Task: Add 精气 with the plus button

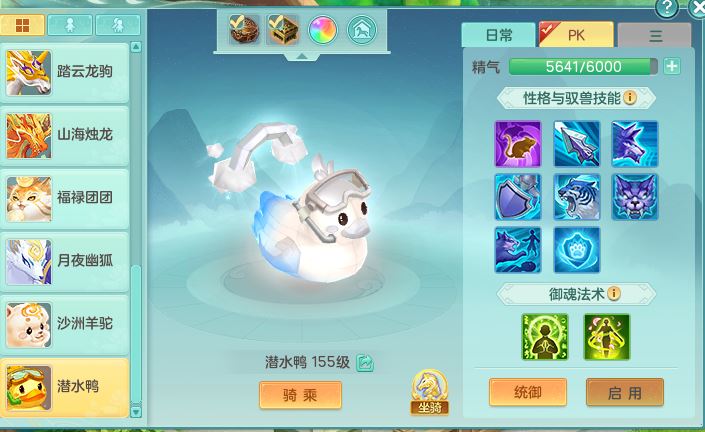Action: click(672, 67)
